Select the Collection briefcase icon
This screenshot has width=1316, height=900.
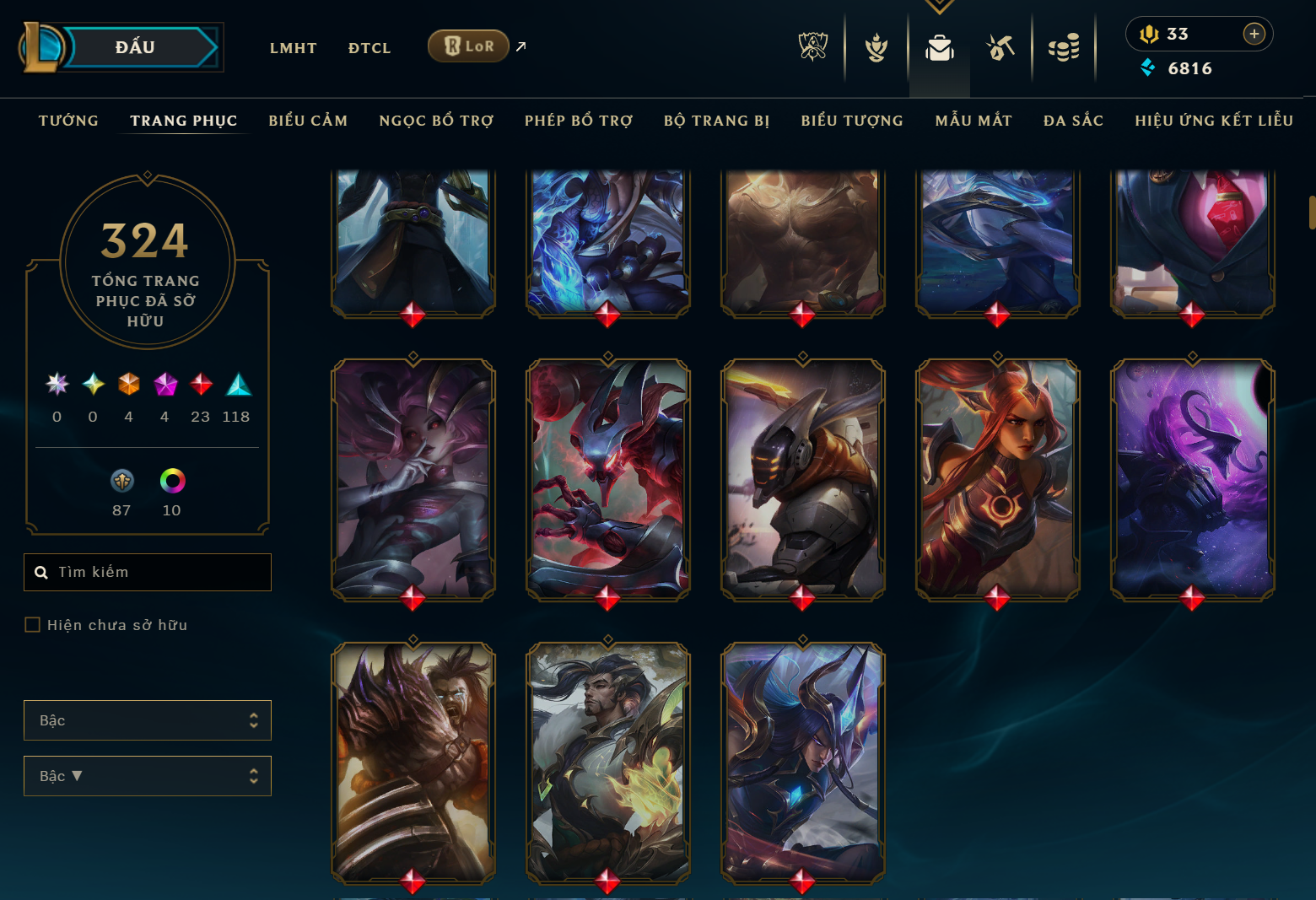click(941, 48)
